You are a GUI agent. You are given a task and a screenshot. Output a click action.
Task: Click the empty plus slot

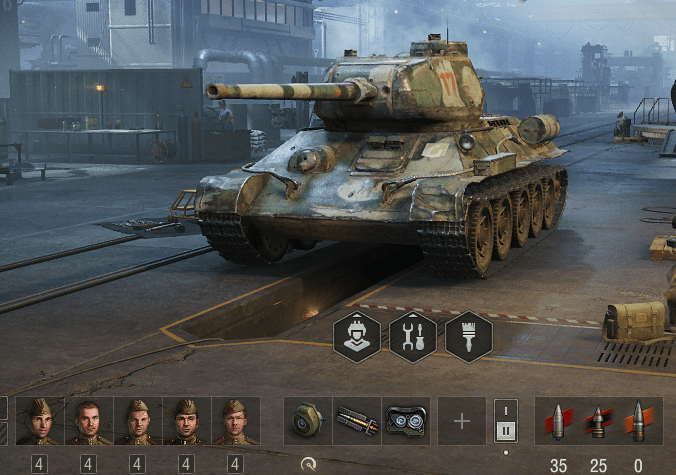tap(462, 421)
